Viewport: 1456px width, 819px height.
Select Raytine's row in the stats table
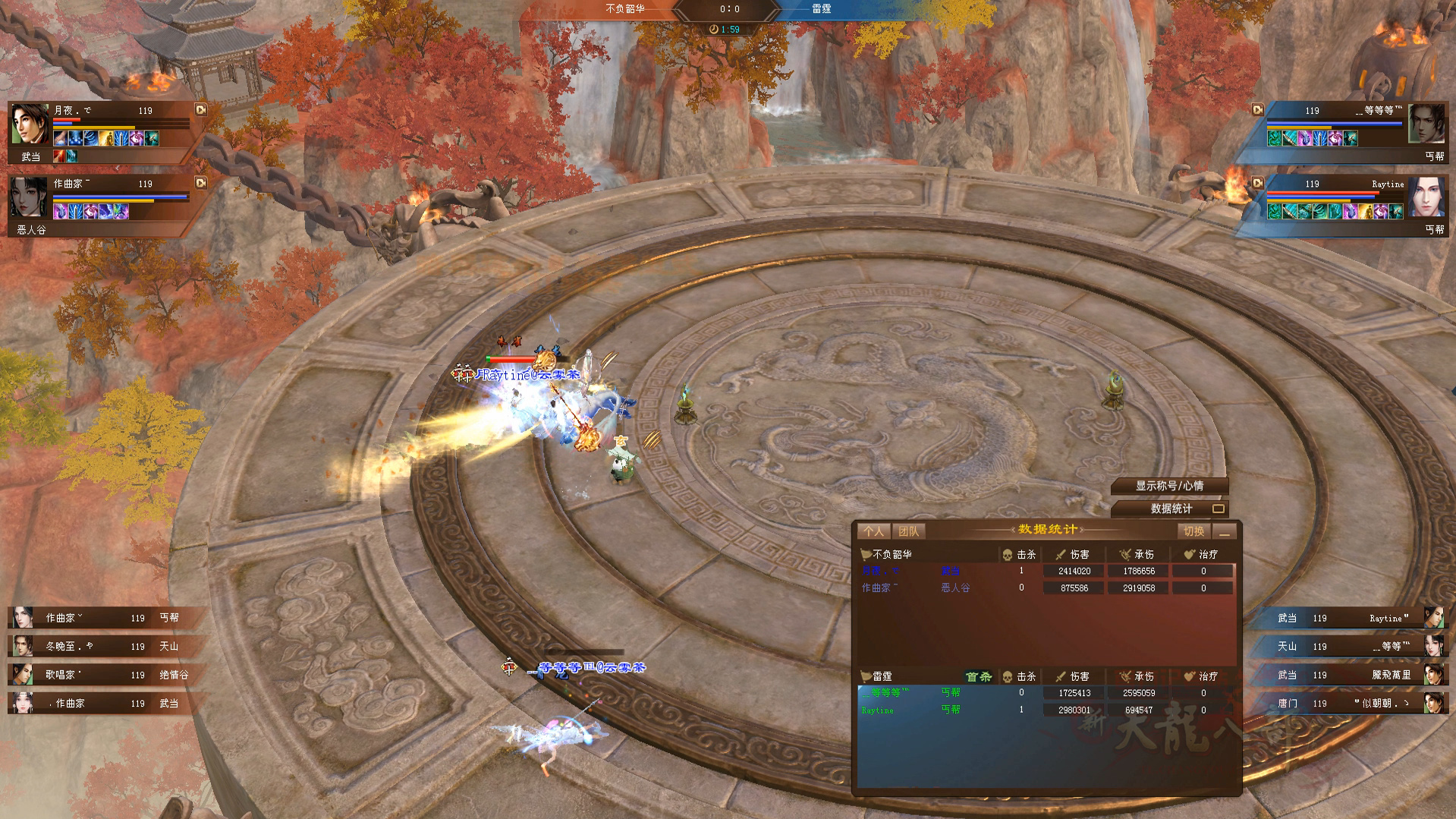pos(1046,710)
